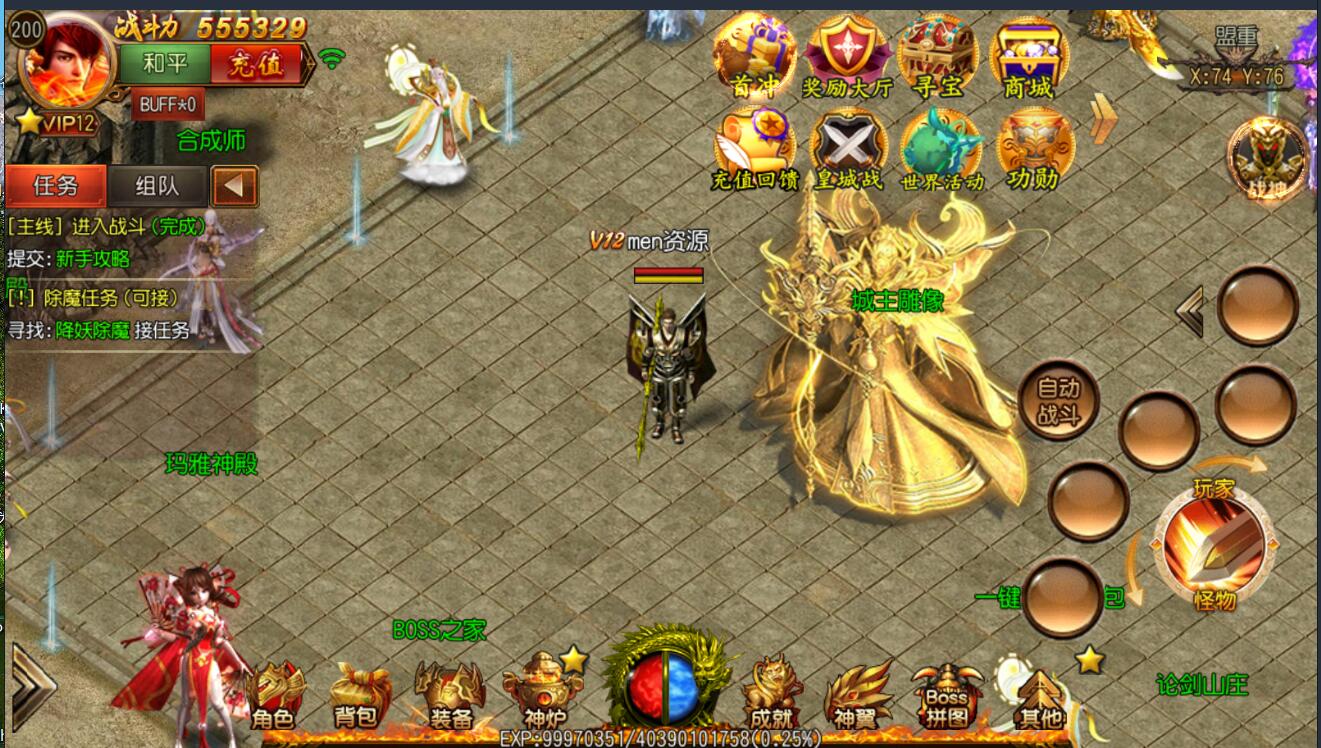Open the 装备 equipment menu

point(450,695)
